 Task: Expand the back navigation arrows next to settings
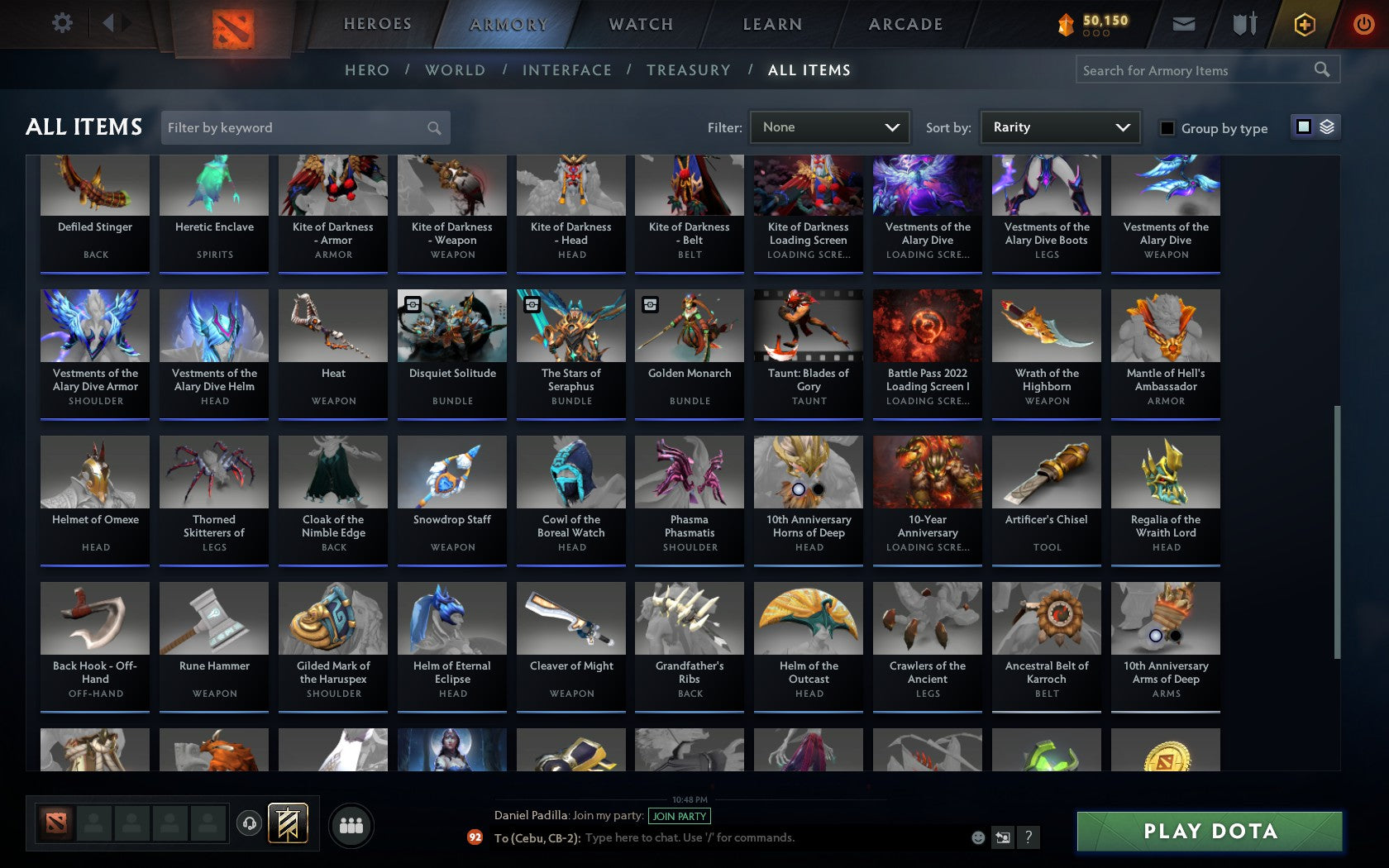pos(116,22)
